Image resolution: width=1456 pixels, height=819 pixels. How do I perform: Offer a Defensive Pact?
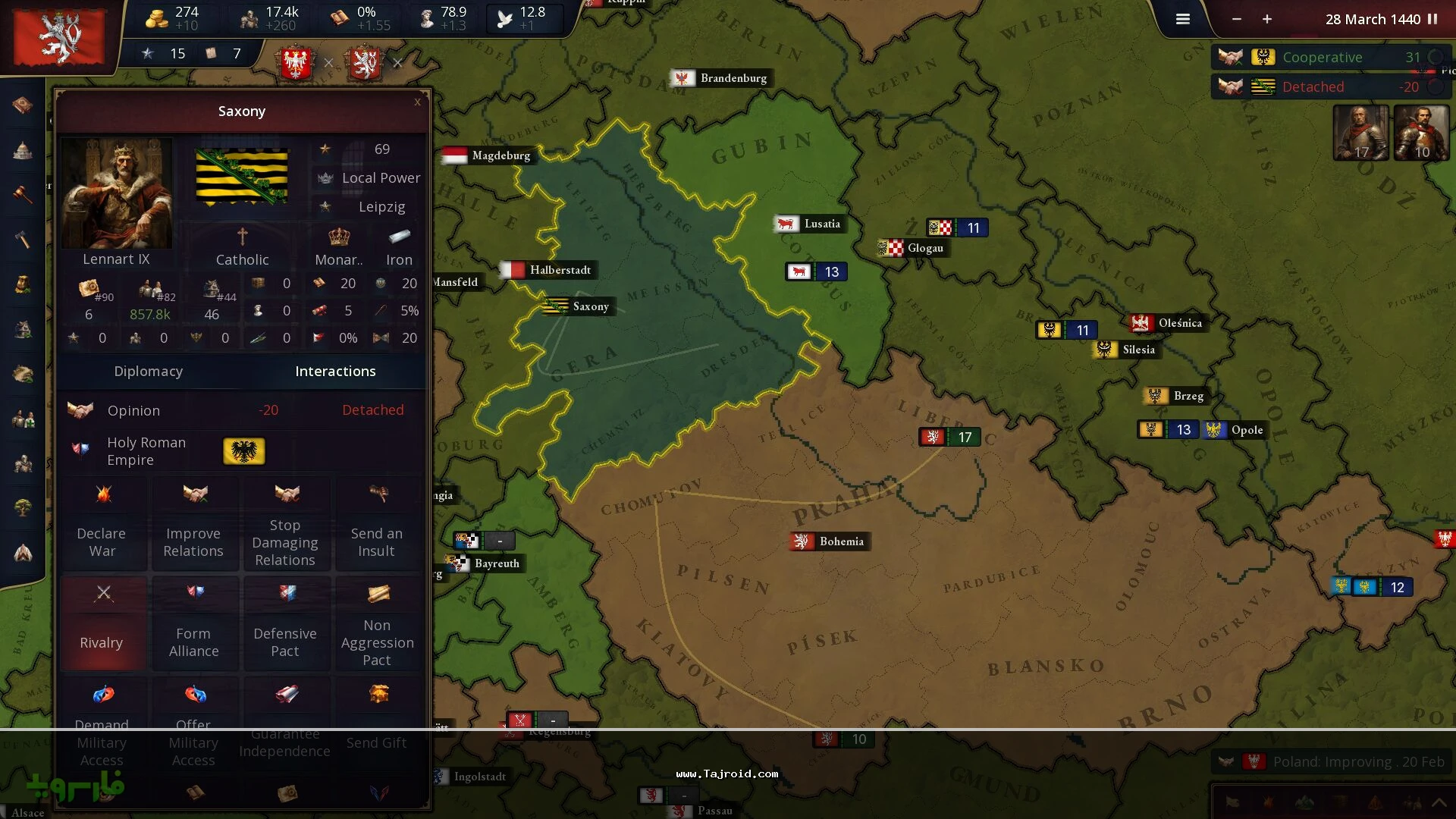pyautogui.click(x=285, y=623)
